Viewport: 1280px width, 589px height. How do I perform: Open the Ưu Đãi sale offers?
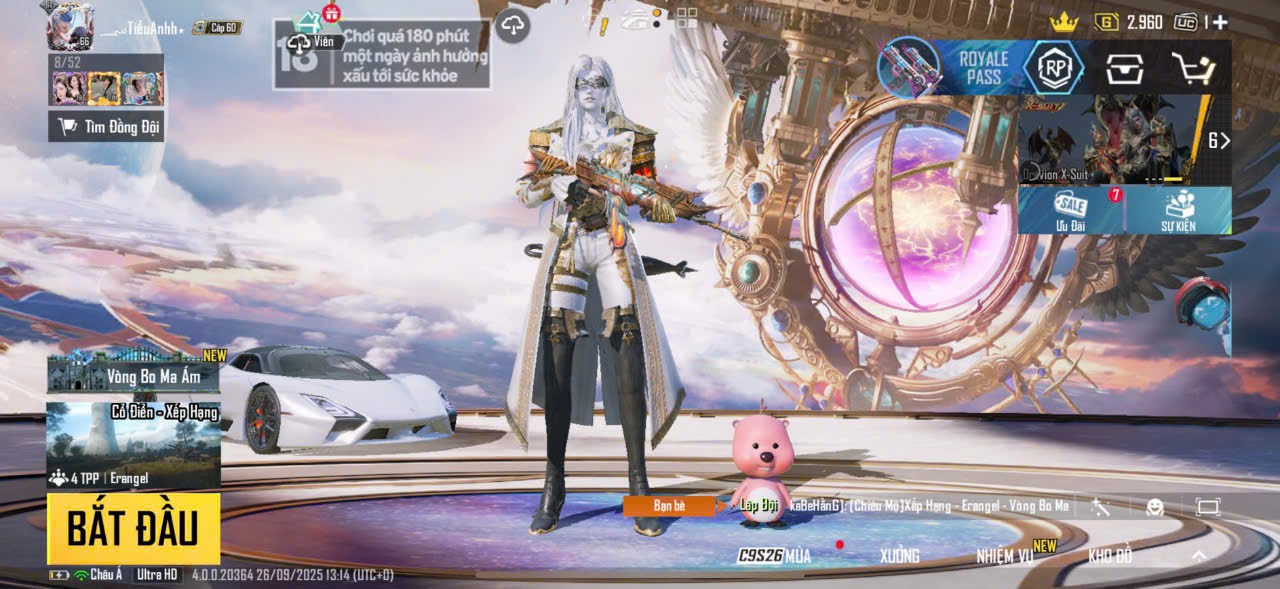pos(1071,210)
